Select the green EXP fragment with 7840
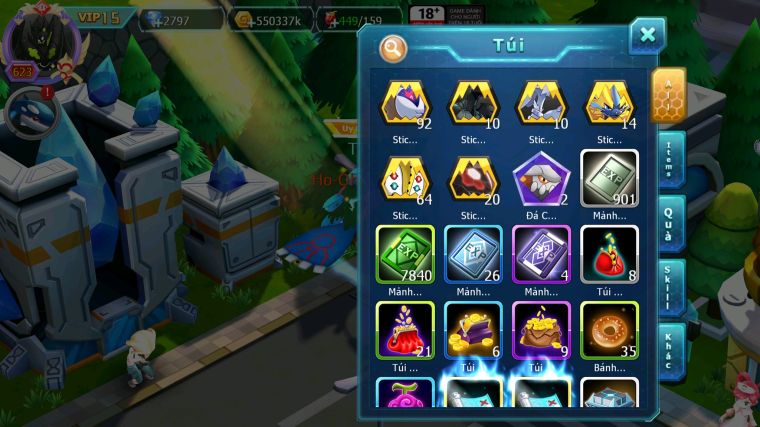 405,253
